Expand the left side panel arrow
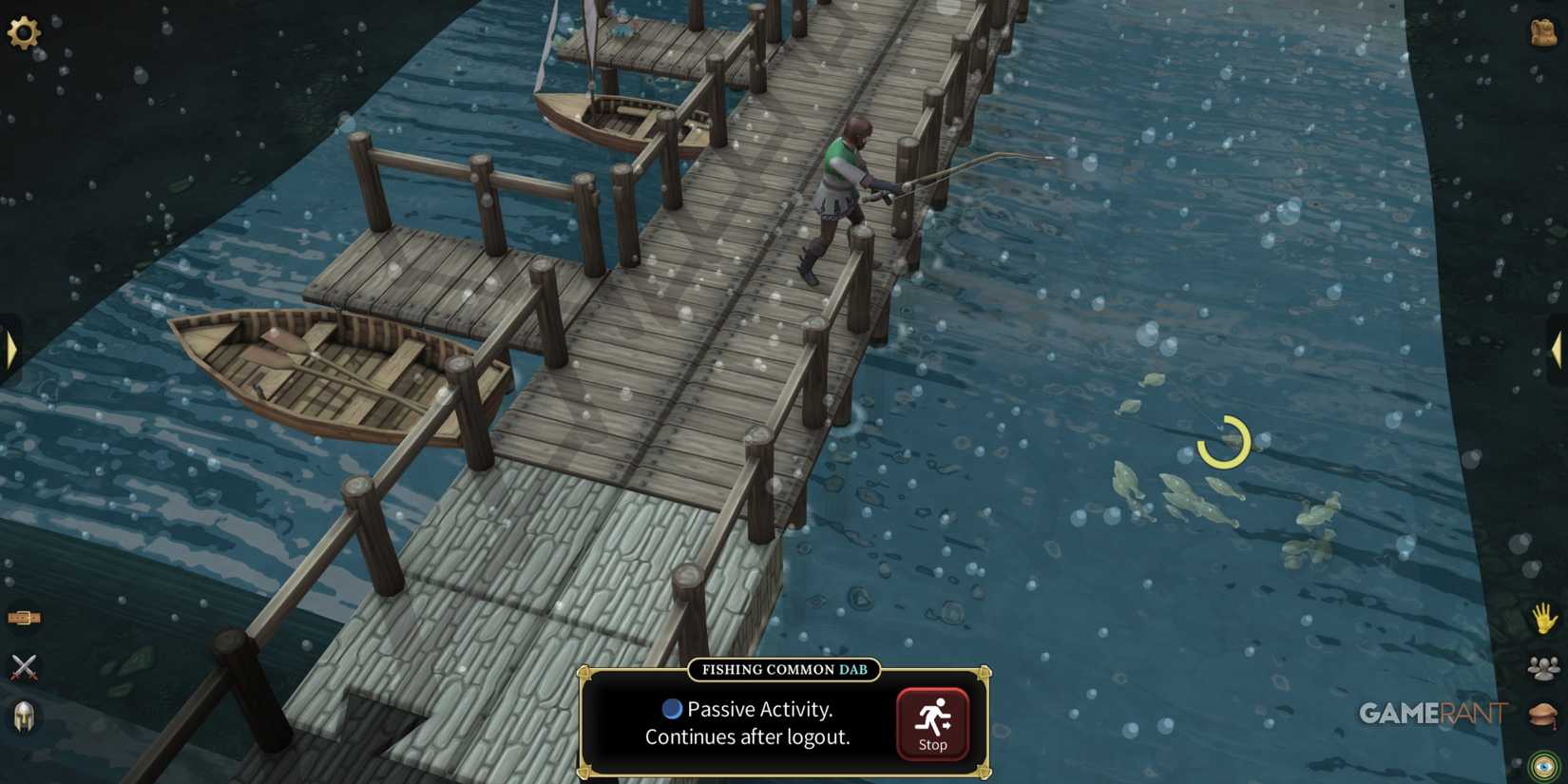 (10, 349)
